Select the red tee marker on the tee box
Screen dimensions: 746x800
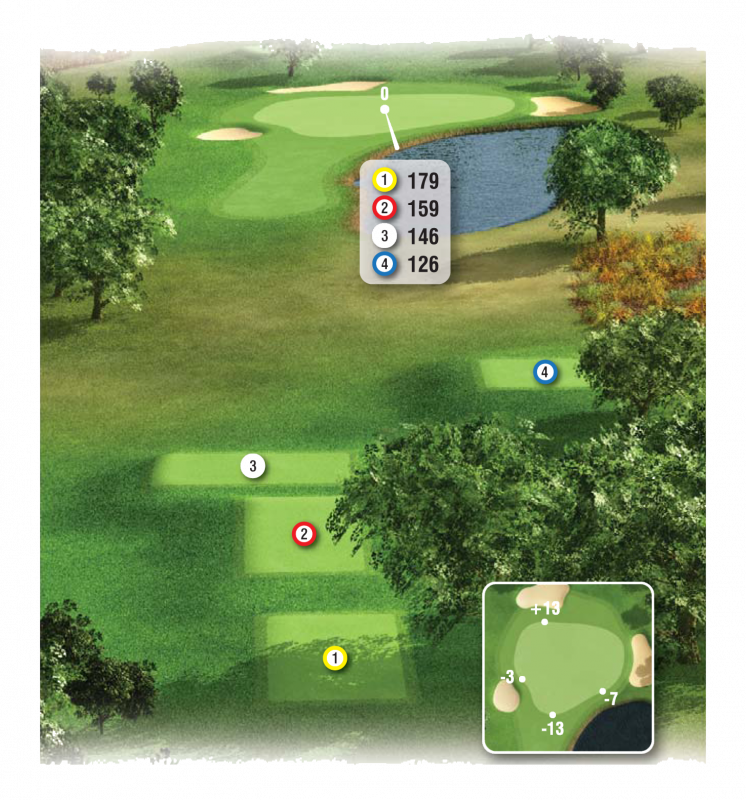304,534
